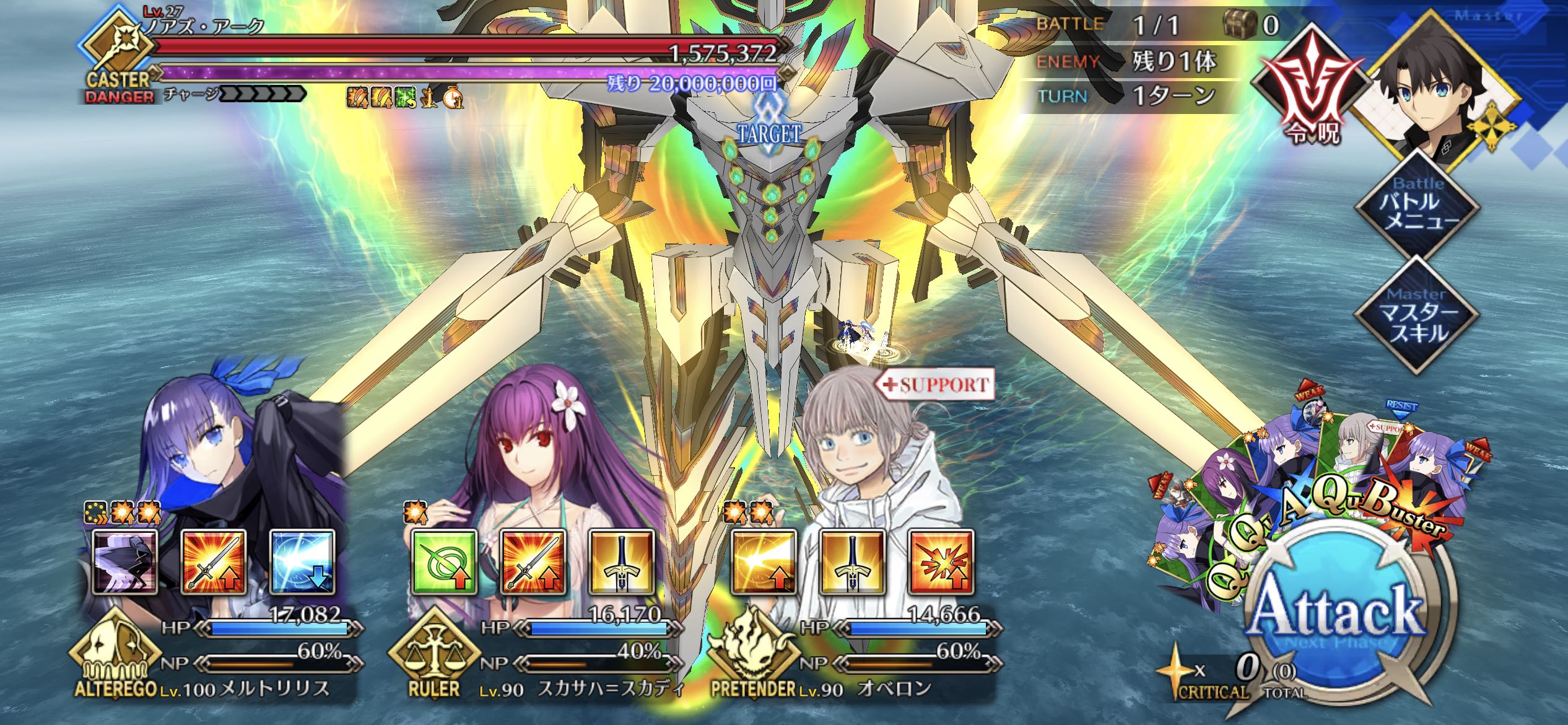This screenshot has height=725, width=1568.
Task: Activate Oberon's red burst skill
Action: [941, 562]
